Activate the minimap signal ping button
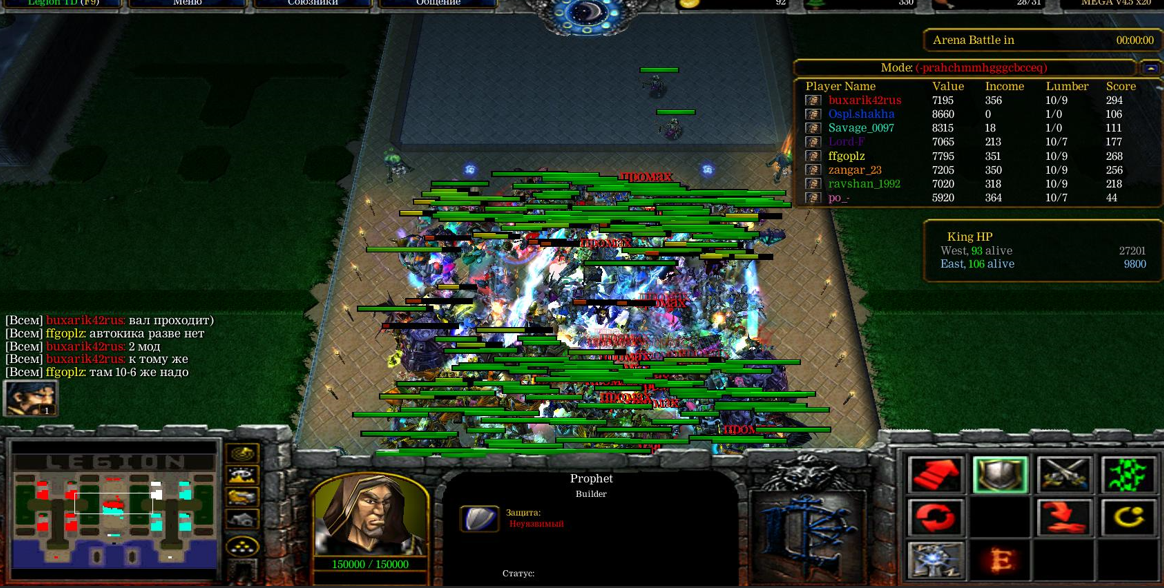The image size is (1164, 588). [243, 454]
